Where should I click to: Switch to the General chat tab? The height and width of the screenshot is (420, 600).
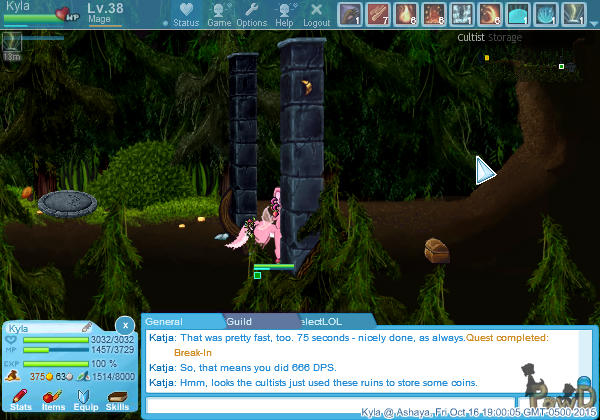tap(163, 322)
